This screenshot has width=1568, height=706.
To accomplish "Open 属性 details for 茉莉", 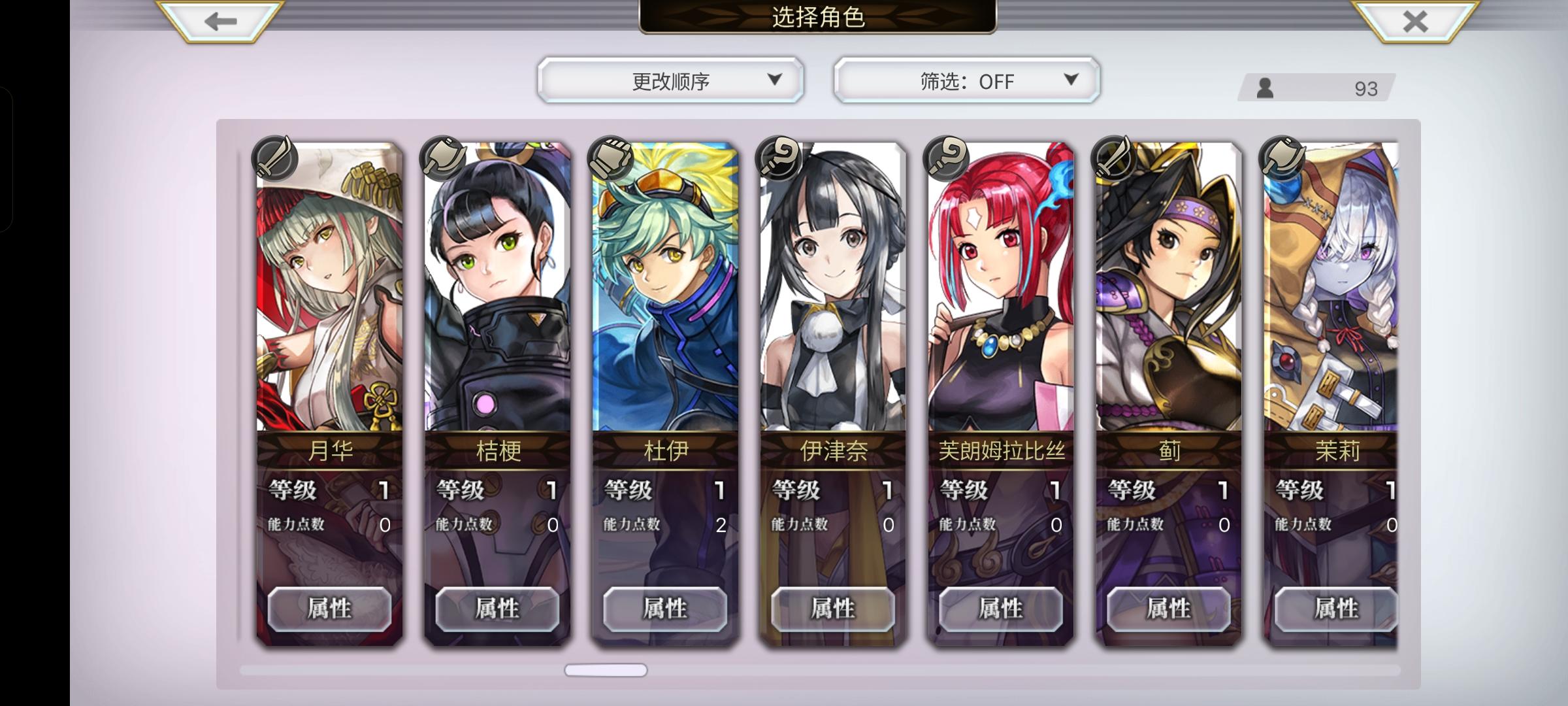I will point(1335,608).
